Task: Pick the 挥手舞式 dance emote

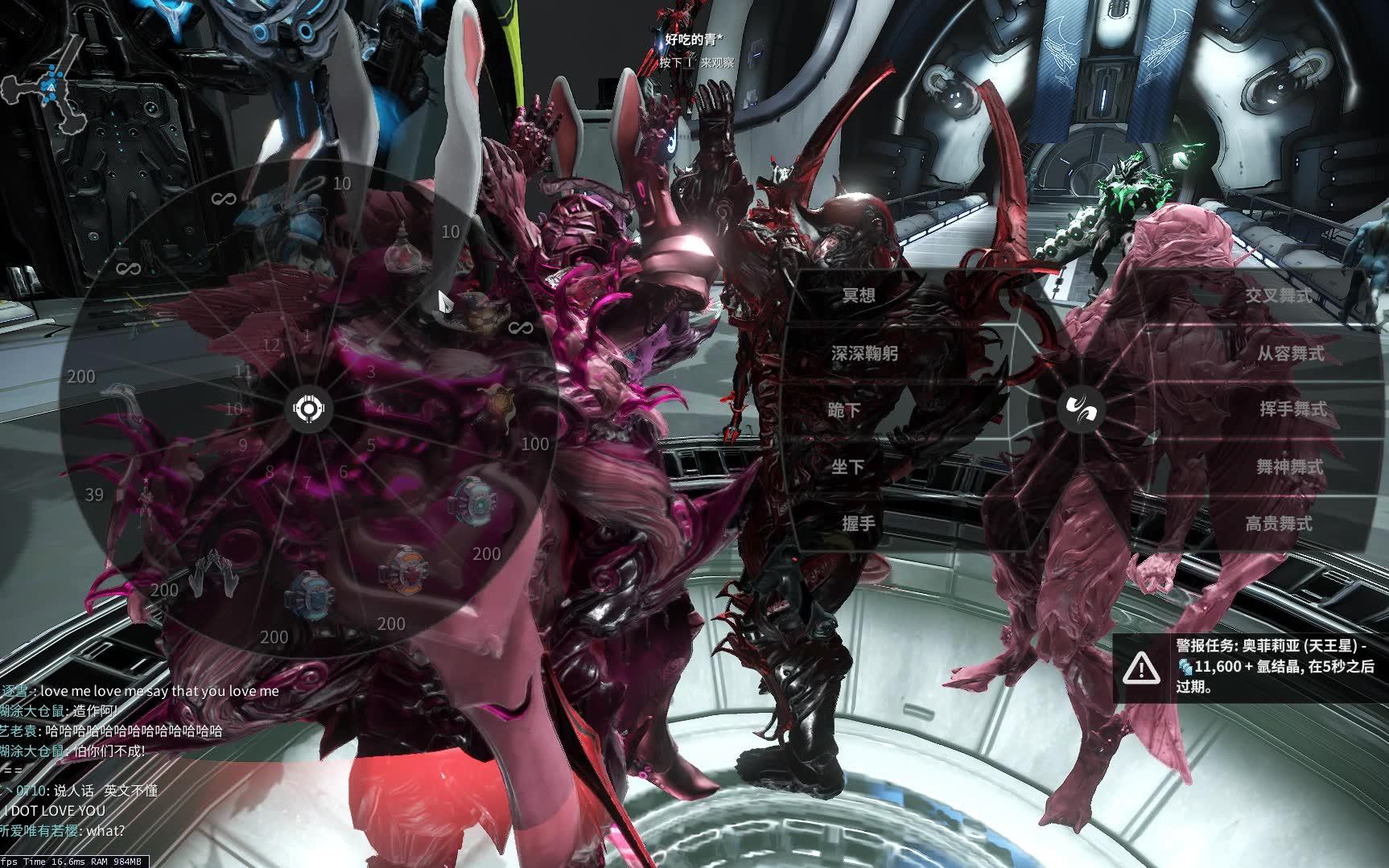Action: (x=1292, y=409)
